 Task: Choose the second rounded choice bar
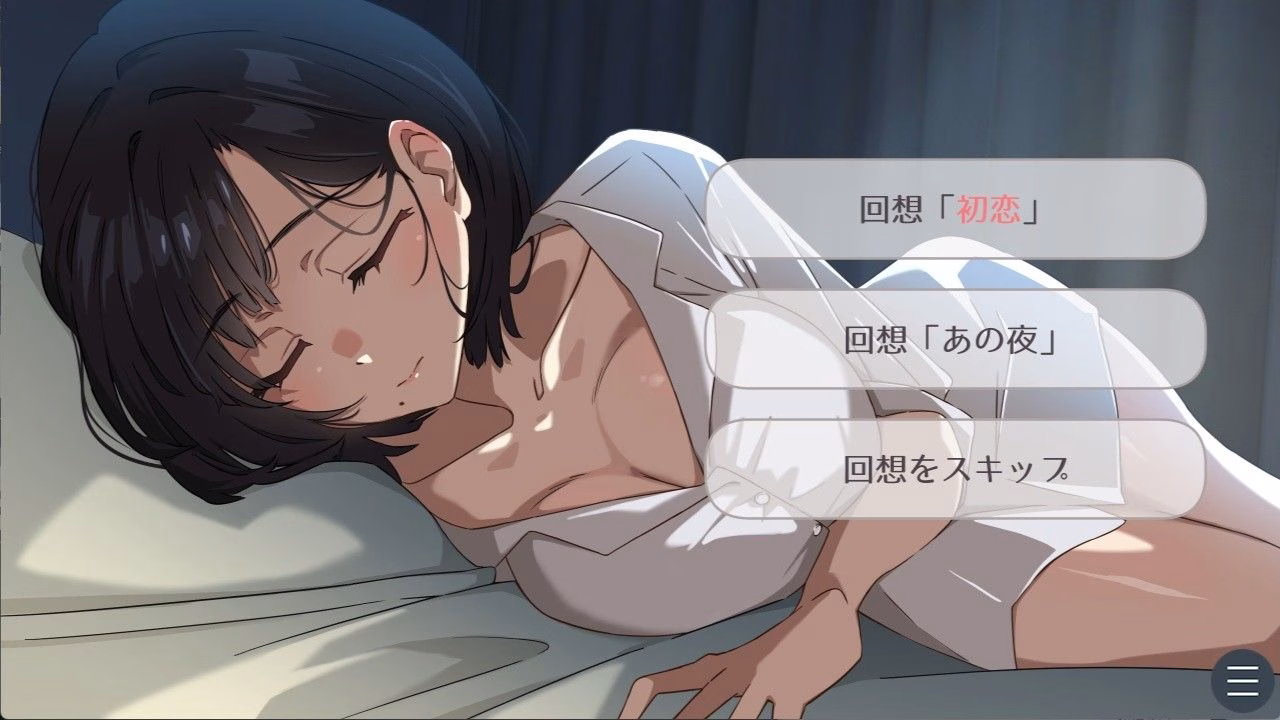click(955, 338)
